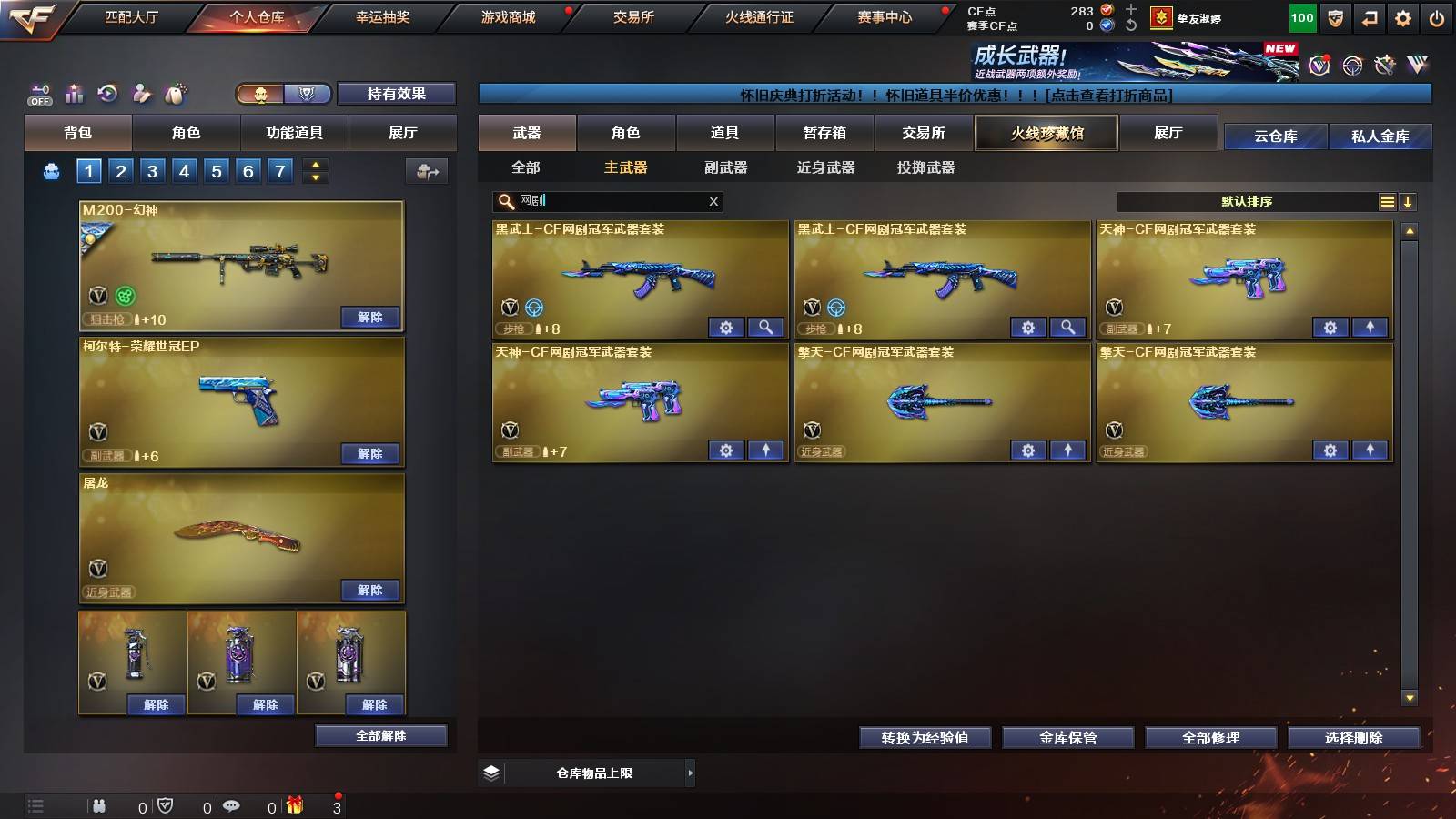Click the bar-chart statistics icon top left

coord(73,93)
